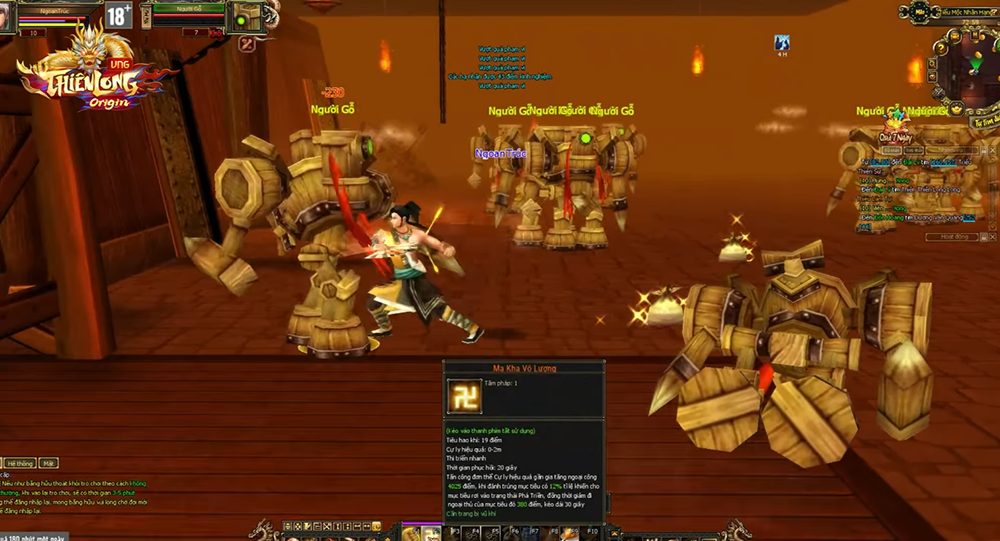Open the Mật chat tab
Screen dimensions: 1000x541
tap(48, 464)
